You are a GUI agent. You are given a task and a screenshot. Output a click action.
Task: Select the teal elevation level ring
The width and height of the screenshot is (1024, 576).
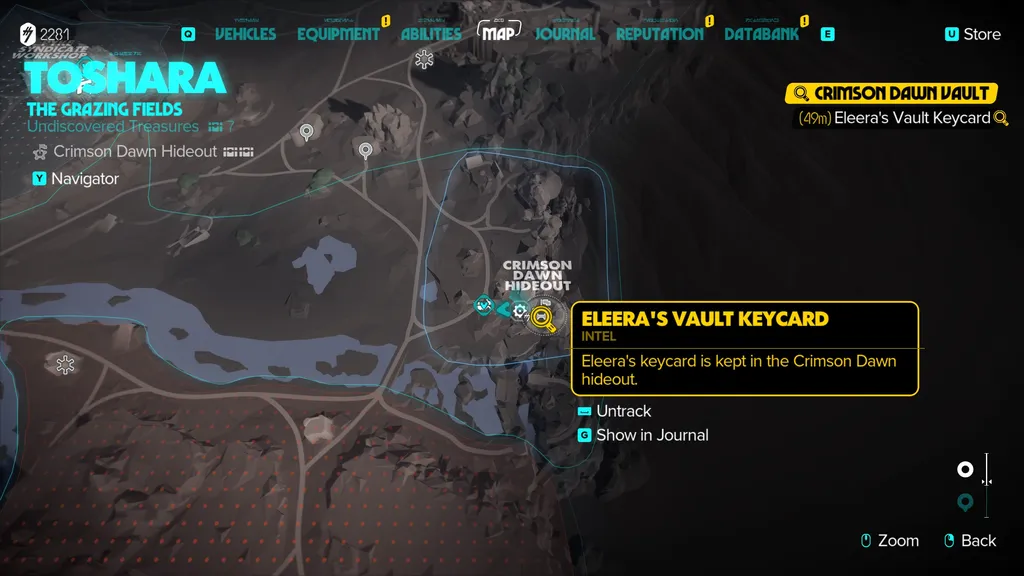click(965, 501)
